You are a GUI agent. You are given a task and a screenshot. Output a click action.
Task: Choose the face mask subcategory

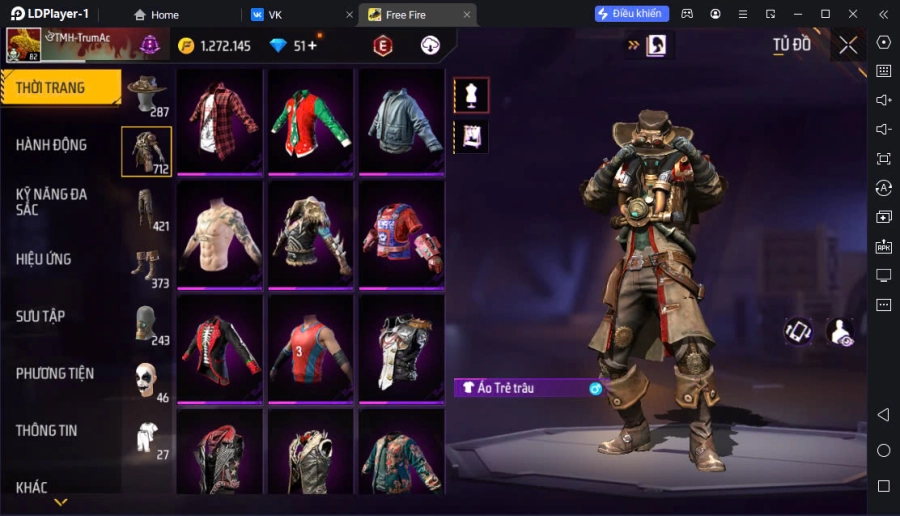(x=147, y=323)
